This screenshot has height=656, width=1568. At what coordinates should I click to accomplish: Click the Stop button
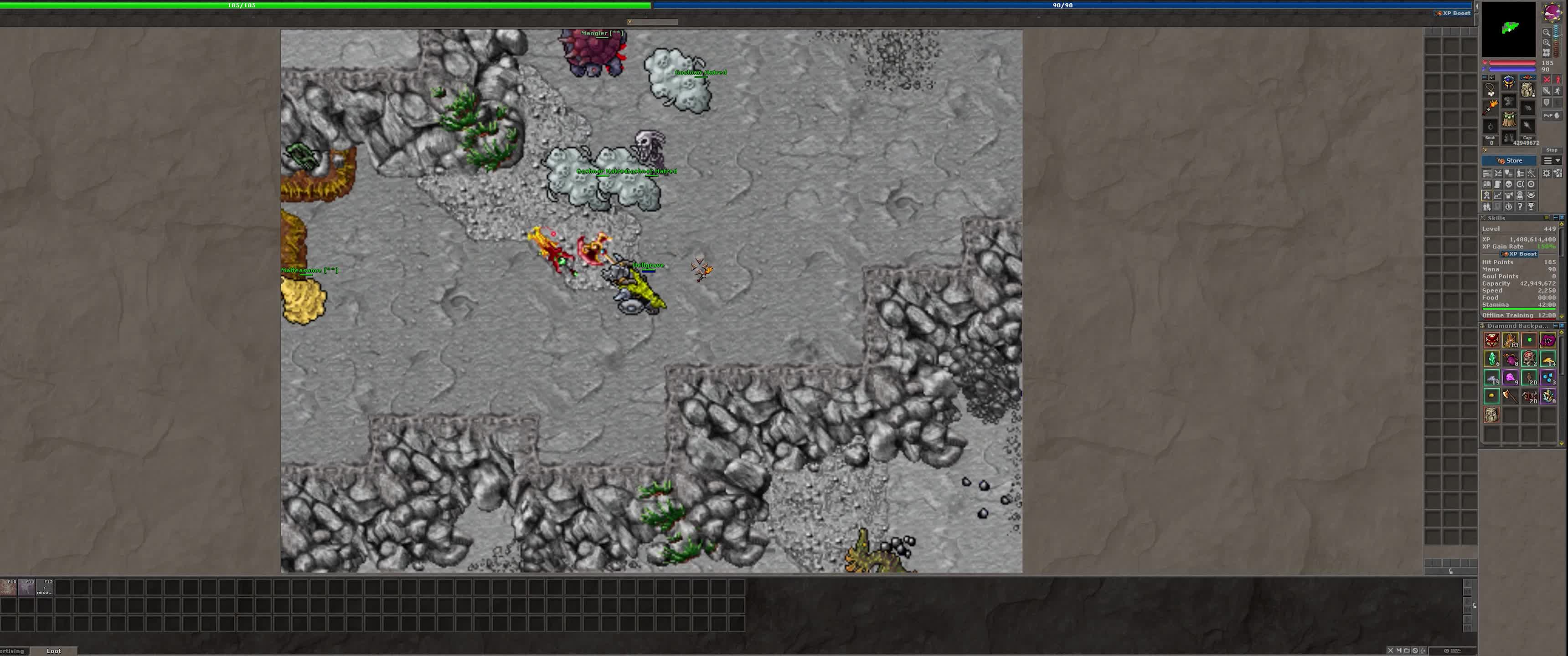1552,150
